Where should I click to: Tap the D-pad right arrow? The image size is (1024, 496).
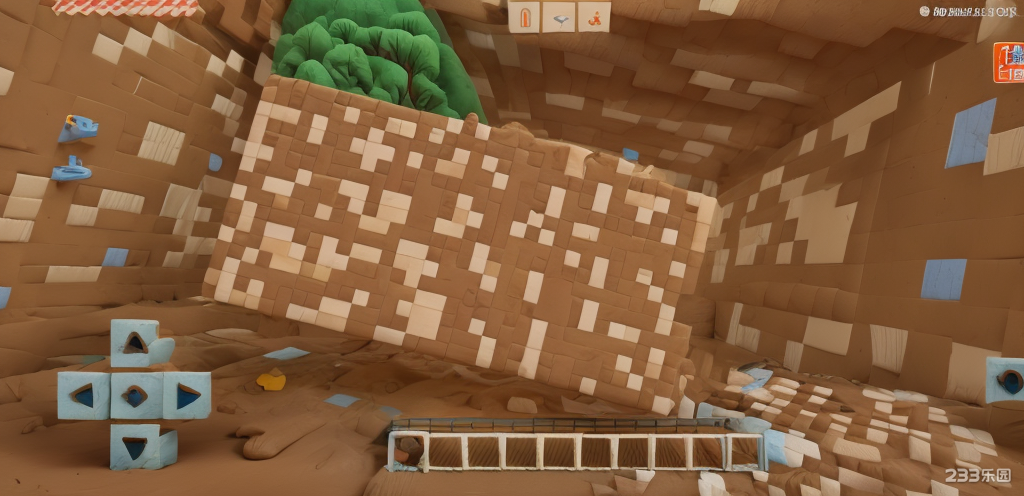point(187,396)
